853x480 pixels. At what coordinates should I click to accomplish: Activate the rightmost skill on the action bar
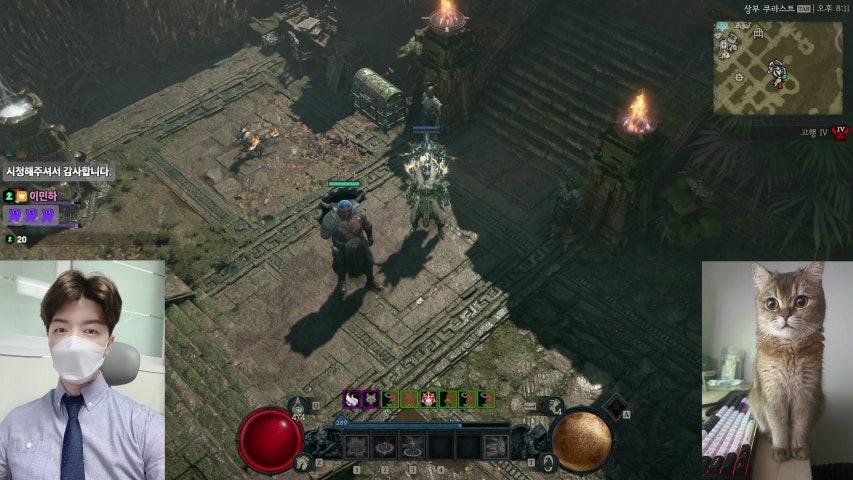click(x=494, y=447)
